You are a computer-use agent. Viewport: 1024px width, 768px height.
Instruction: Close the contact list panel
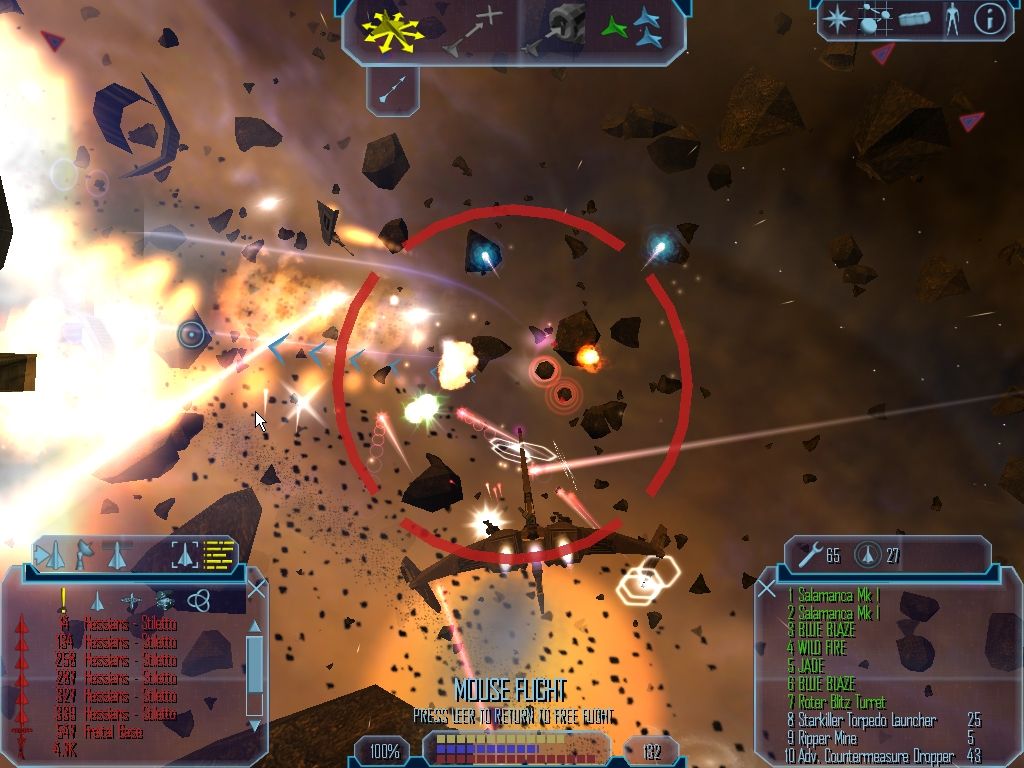[x=256, y=589]
